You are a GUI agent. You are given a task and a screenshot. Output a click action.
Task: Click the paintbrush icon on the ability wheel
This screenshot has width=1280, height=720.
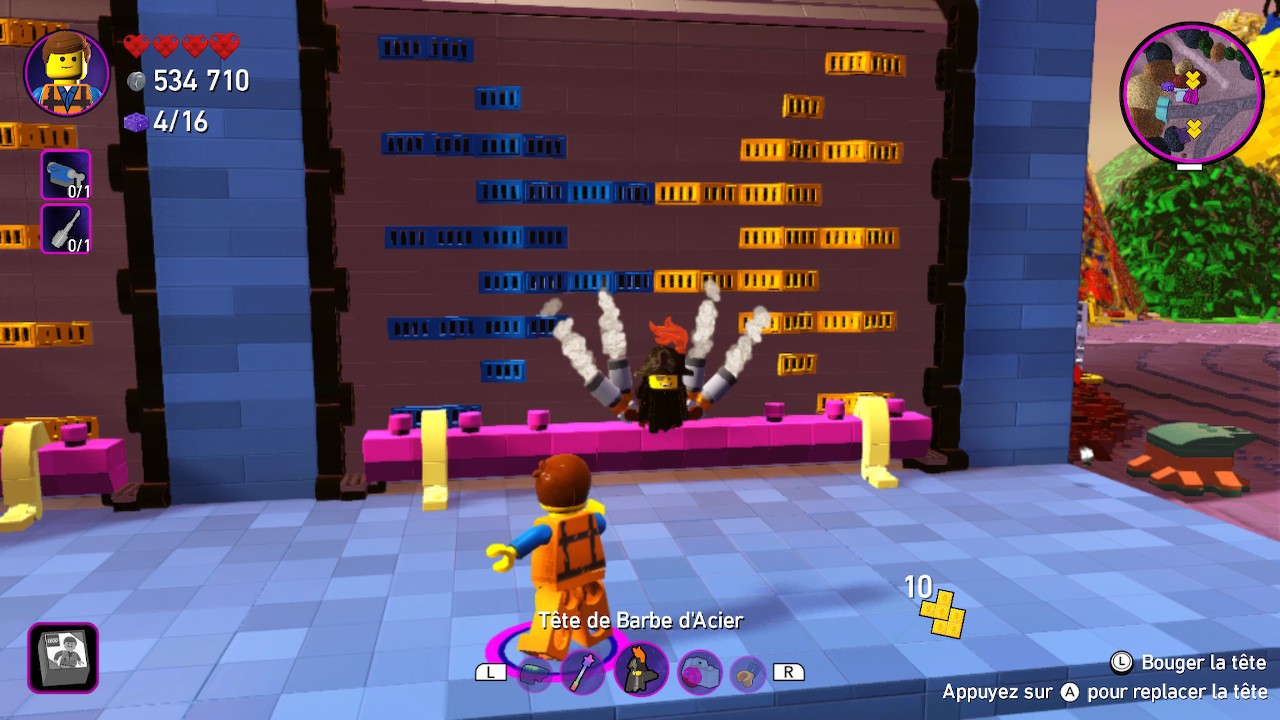coord(745,675)
